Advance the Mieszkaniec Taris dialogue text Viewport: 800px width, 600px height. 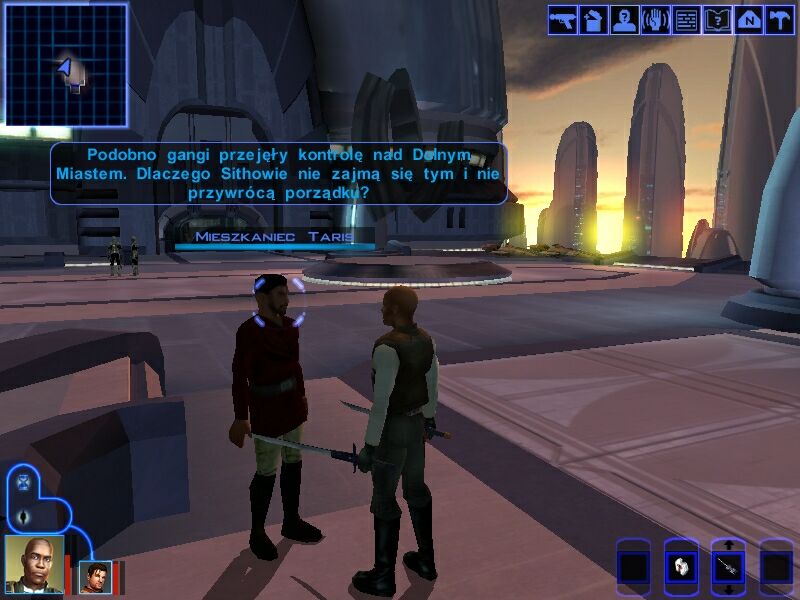[278, 172]
